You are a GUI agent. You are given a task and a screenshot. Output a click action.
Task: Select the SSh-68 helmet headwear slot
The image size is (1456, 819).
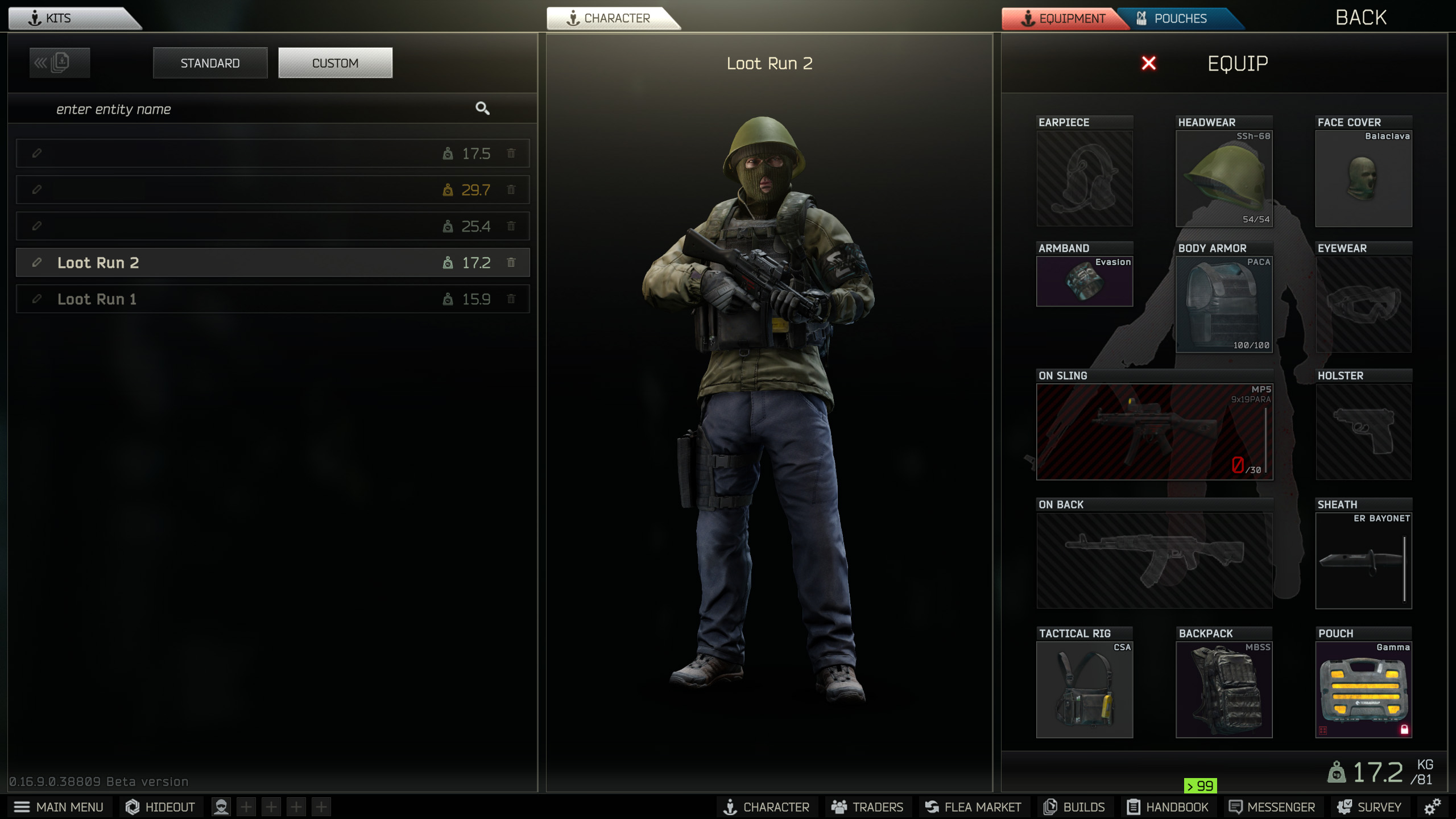[x=1224, y=179]
